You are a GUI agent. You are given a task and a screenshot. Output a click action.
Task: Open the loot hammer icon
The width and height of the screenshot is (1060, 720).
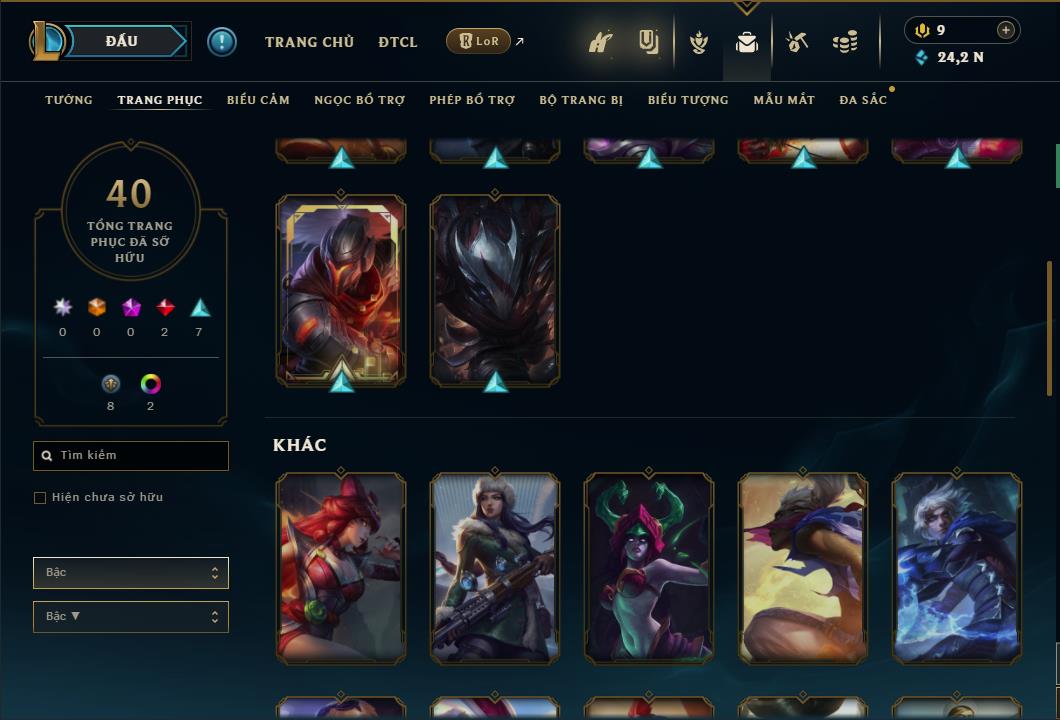[x=797, y=42]
